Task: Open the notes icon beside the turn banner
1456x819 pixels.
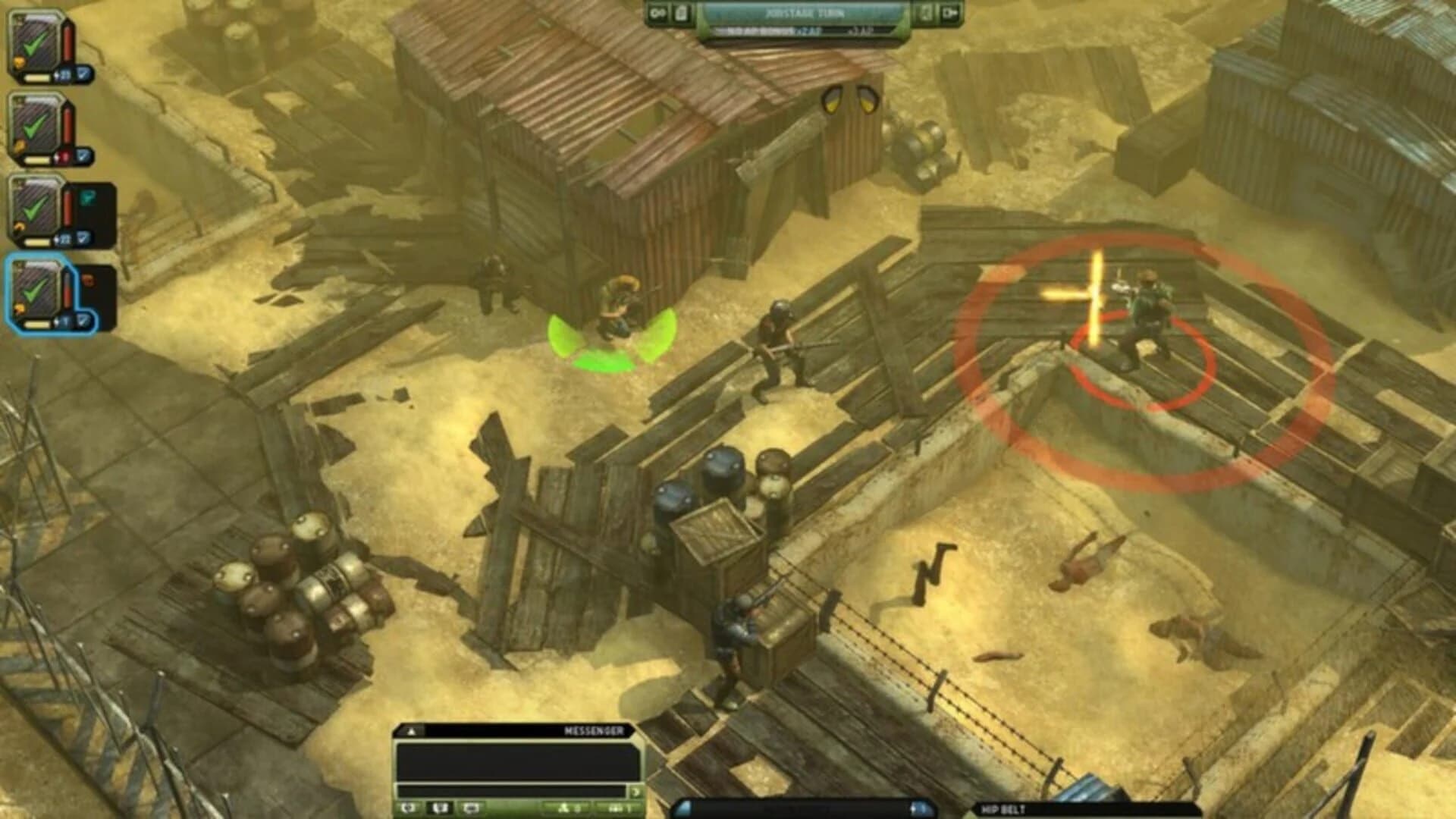Action: tap(681, 14)
